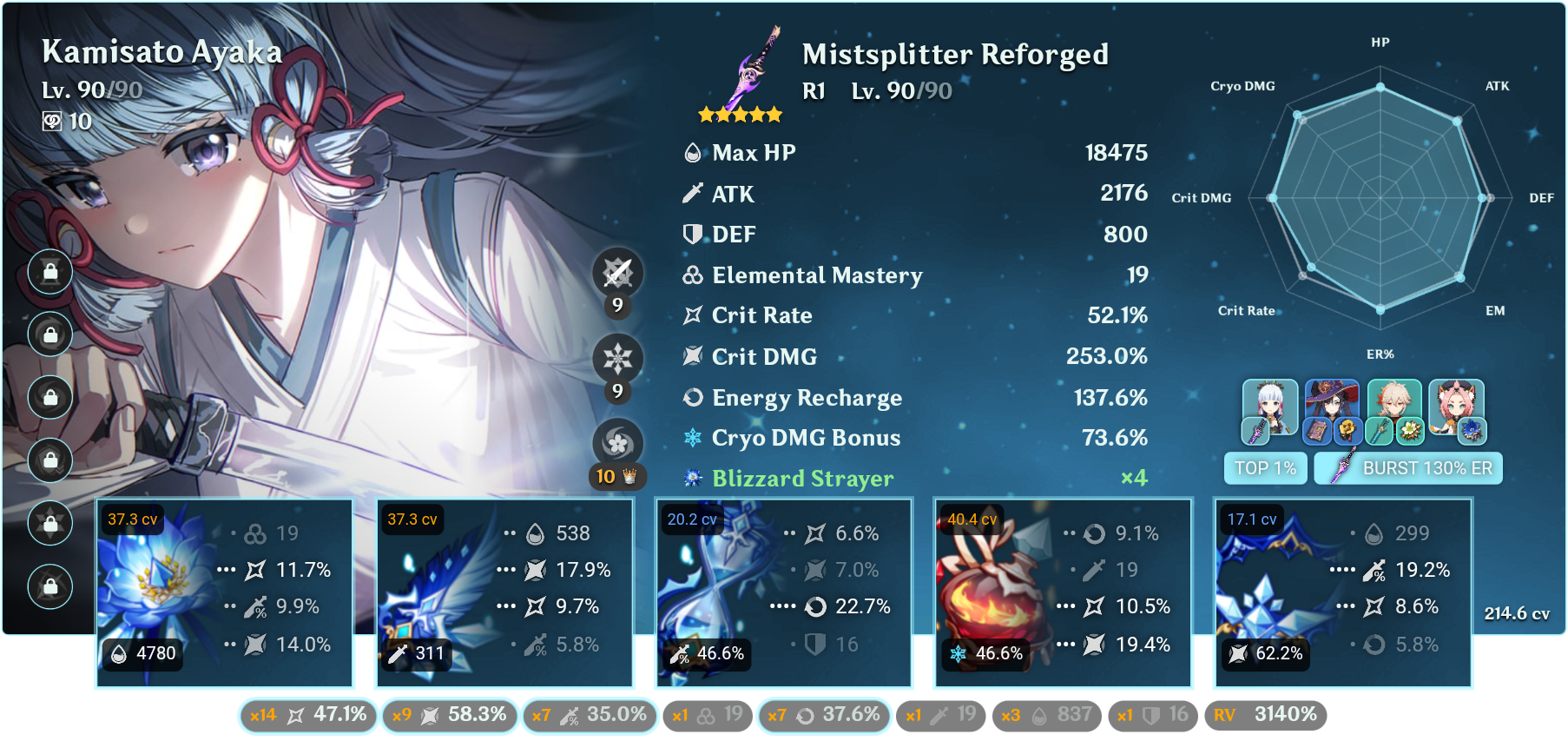Click the BURST 130% ER button

point(1407,467)
